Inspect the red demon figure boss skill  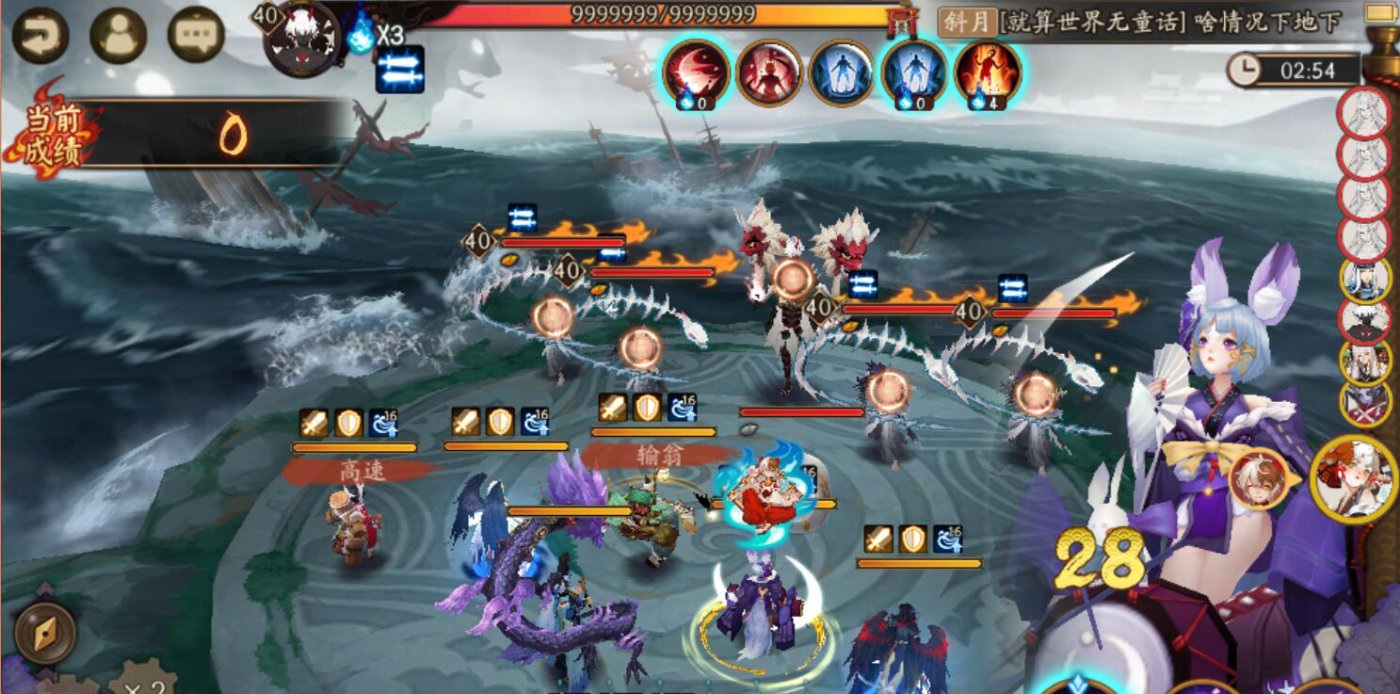(x=768, y=72)
